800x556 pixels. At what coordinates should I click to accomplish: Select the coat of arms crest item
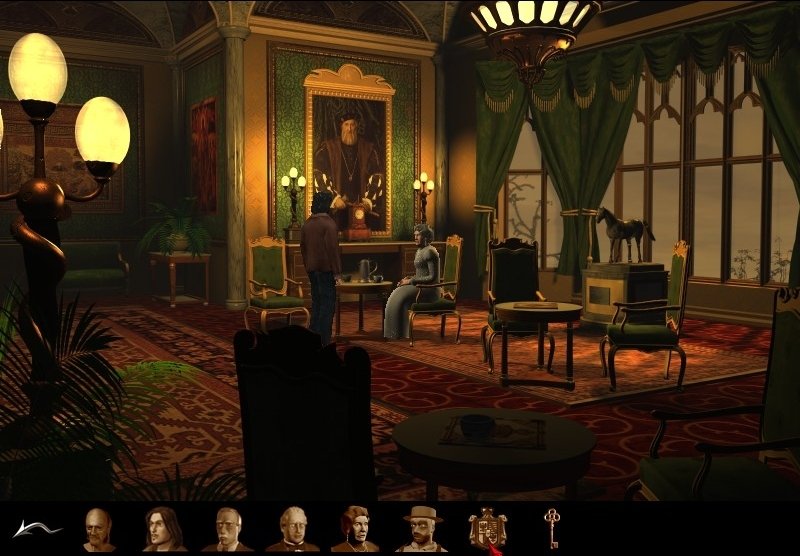point(488,528)
